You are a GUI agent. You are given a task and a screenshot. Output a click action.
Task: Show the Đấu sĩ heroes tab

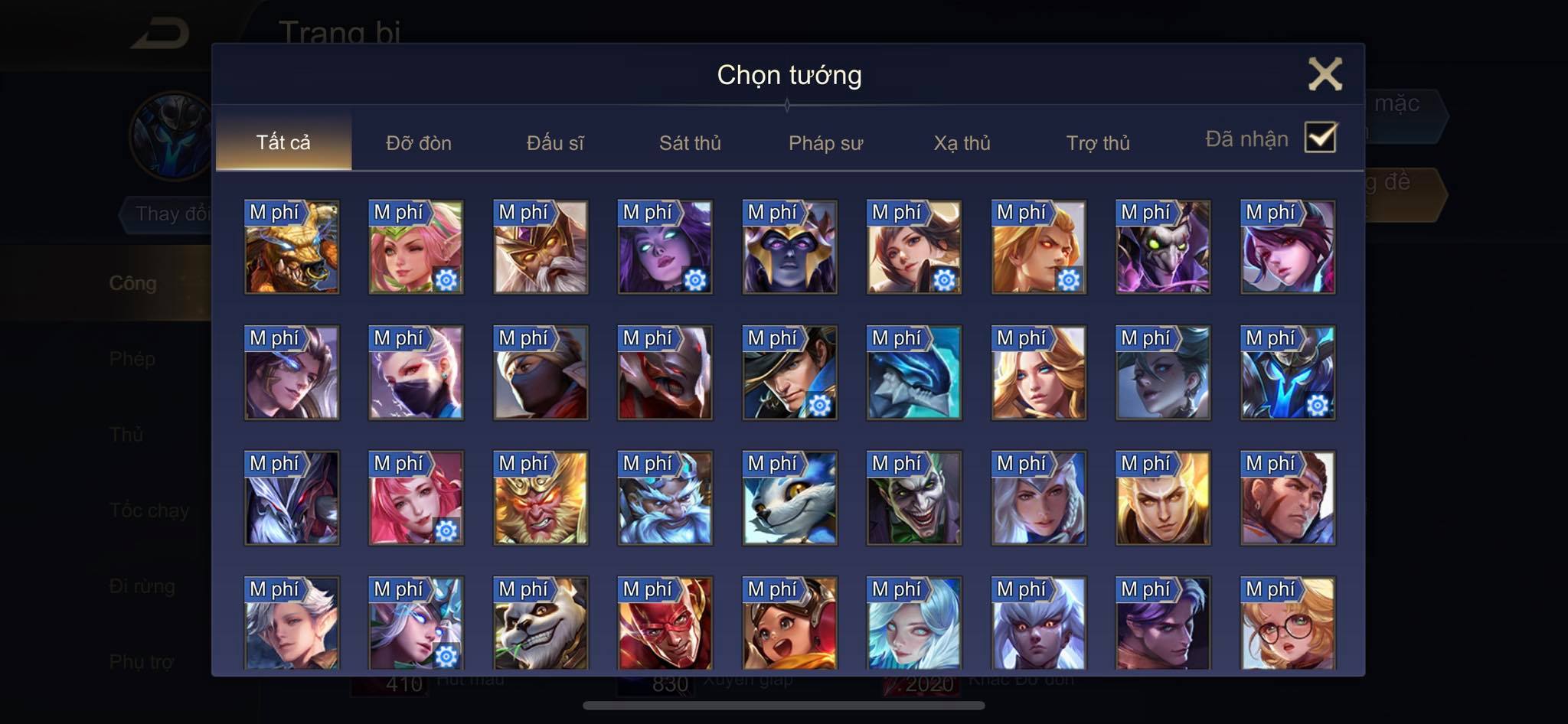pos(555,143)
